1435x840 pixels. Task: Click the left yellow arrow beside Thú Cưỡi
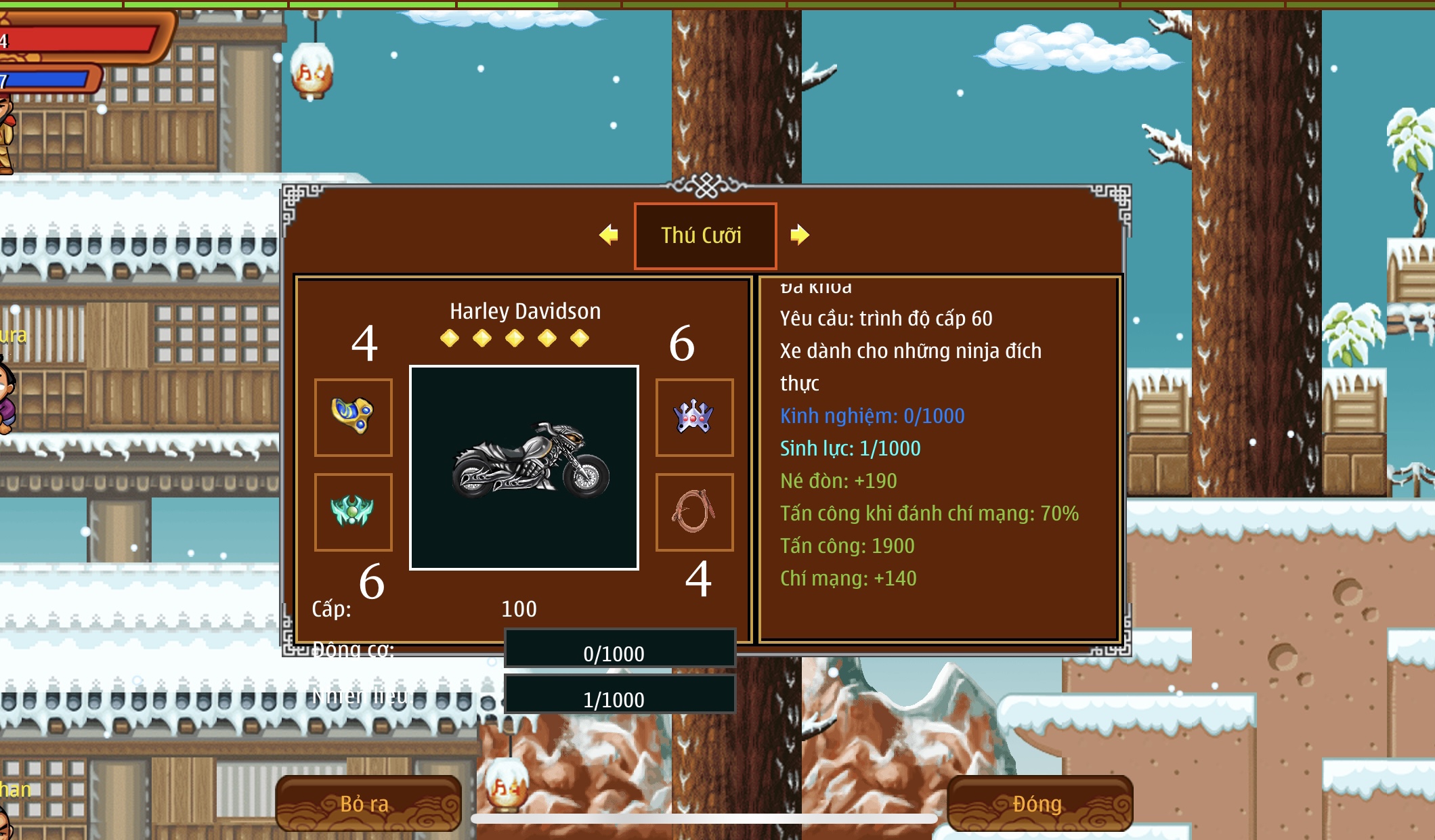609,235
